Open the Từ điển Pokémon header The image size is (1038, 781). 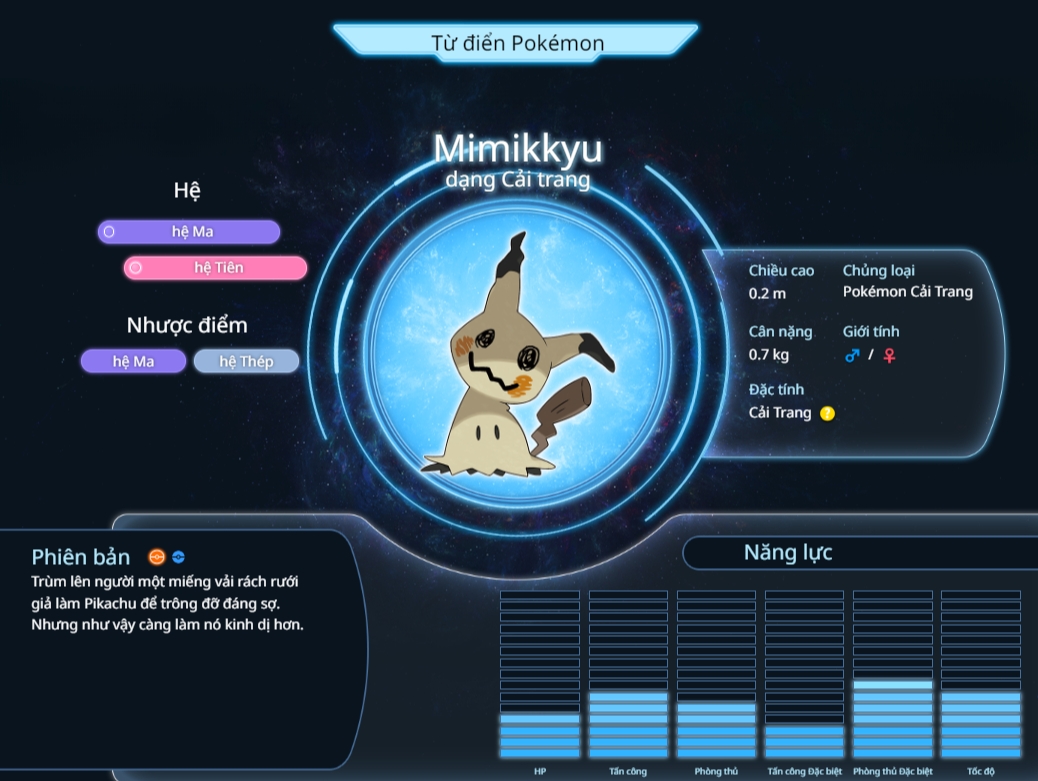pos(517,42)
